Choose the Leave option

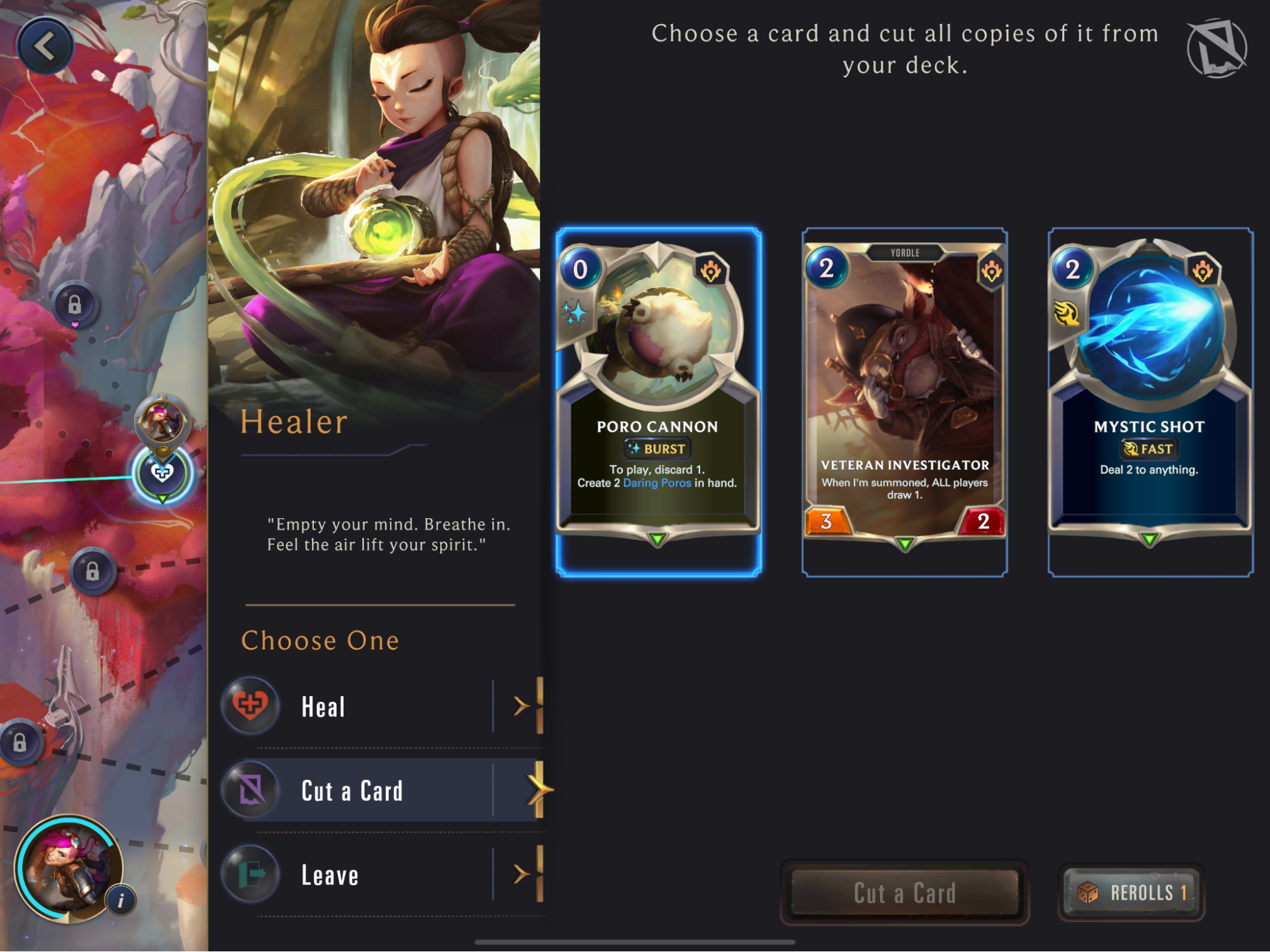[381, 875]
